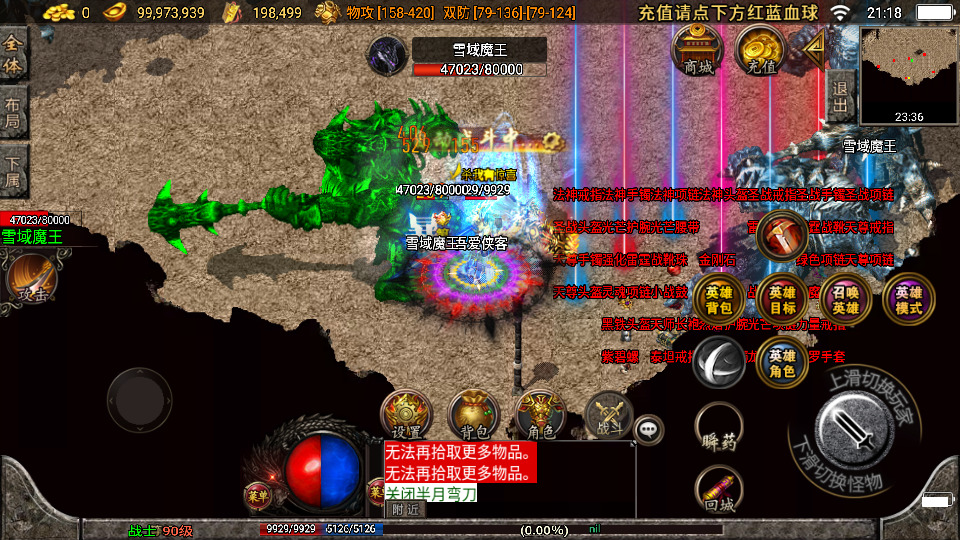Show the 角色 character sheet
The height and width of the screenshot is (540, 960).
541,414
